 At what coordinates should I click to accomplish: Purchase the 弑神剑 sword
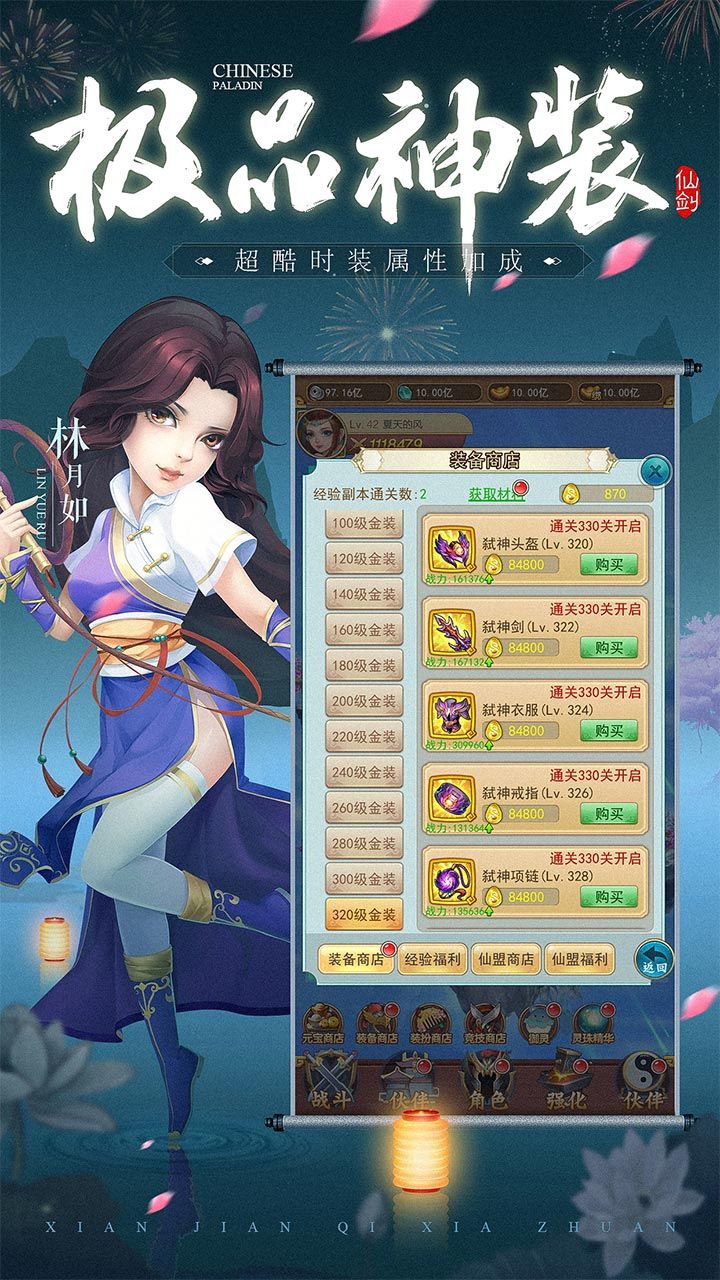(x=608, y=647)
